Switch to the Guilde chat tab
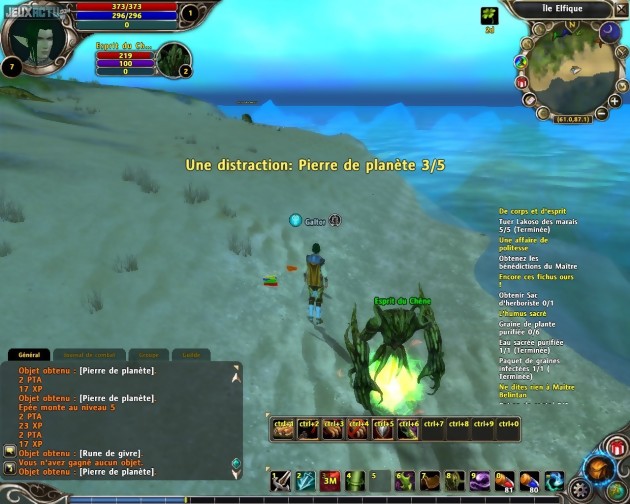Viewport: 630px width, 504px height. pyautogui.click(x=190, y=355)
